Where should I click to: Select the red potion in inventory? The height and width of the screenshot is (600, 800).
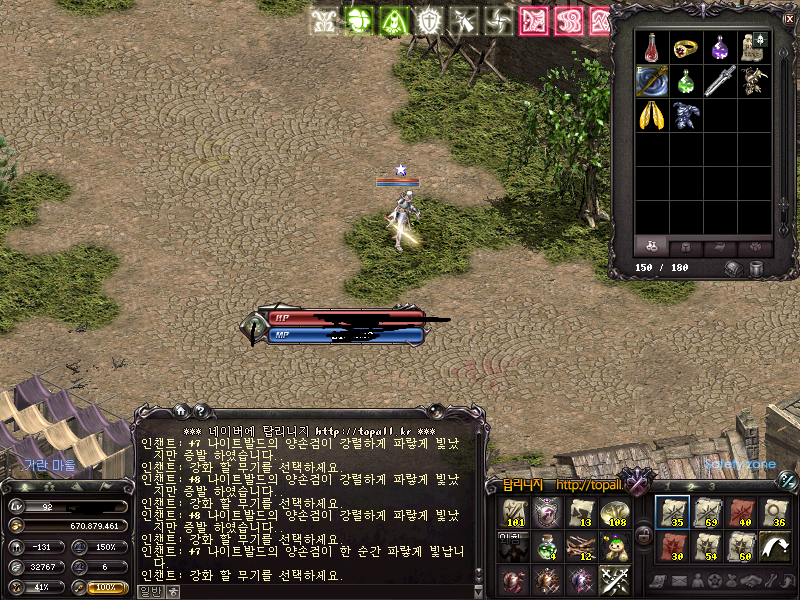(x=652, y=47)
